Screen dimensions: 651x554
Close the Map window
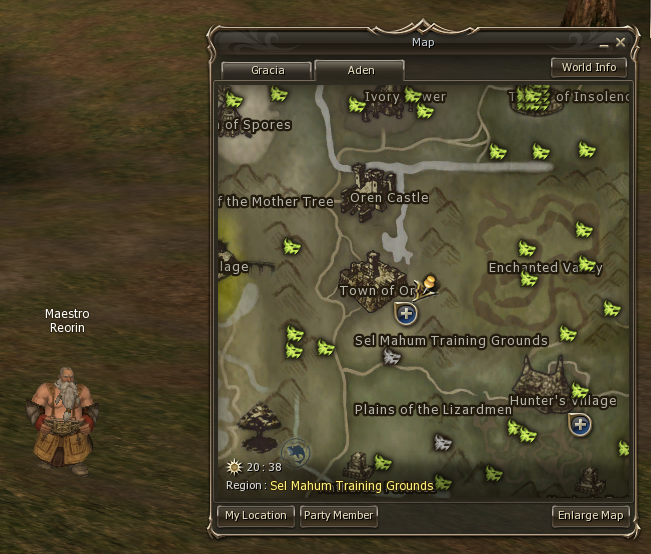[621, 43]
